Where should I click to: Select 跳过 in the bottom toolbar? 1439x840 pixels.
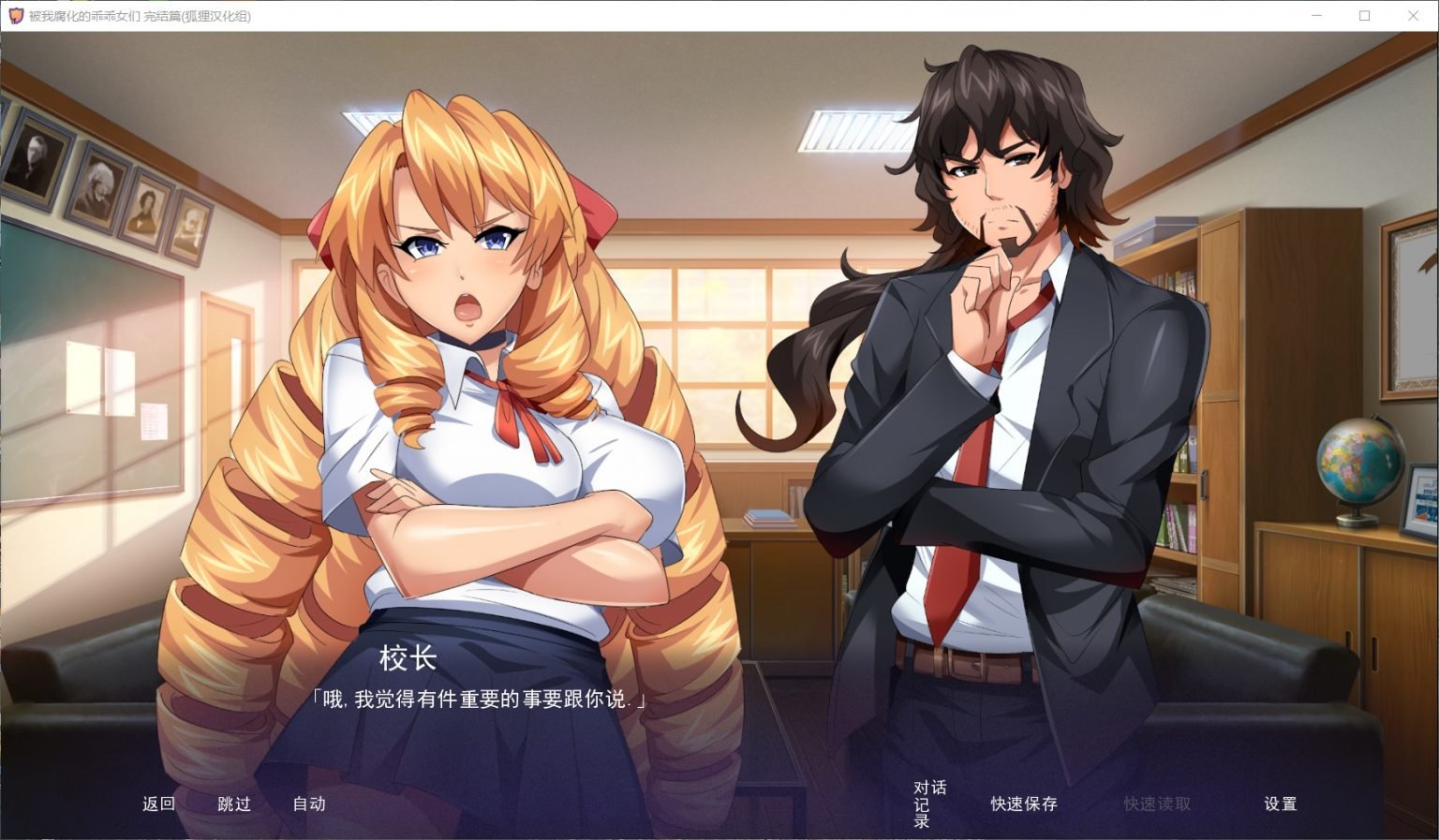click(232, 803)
